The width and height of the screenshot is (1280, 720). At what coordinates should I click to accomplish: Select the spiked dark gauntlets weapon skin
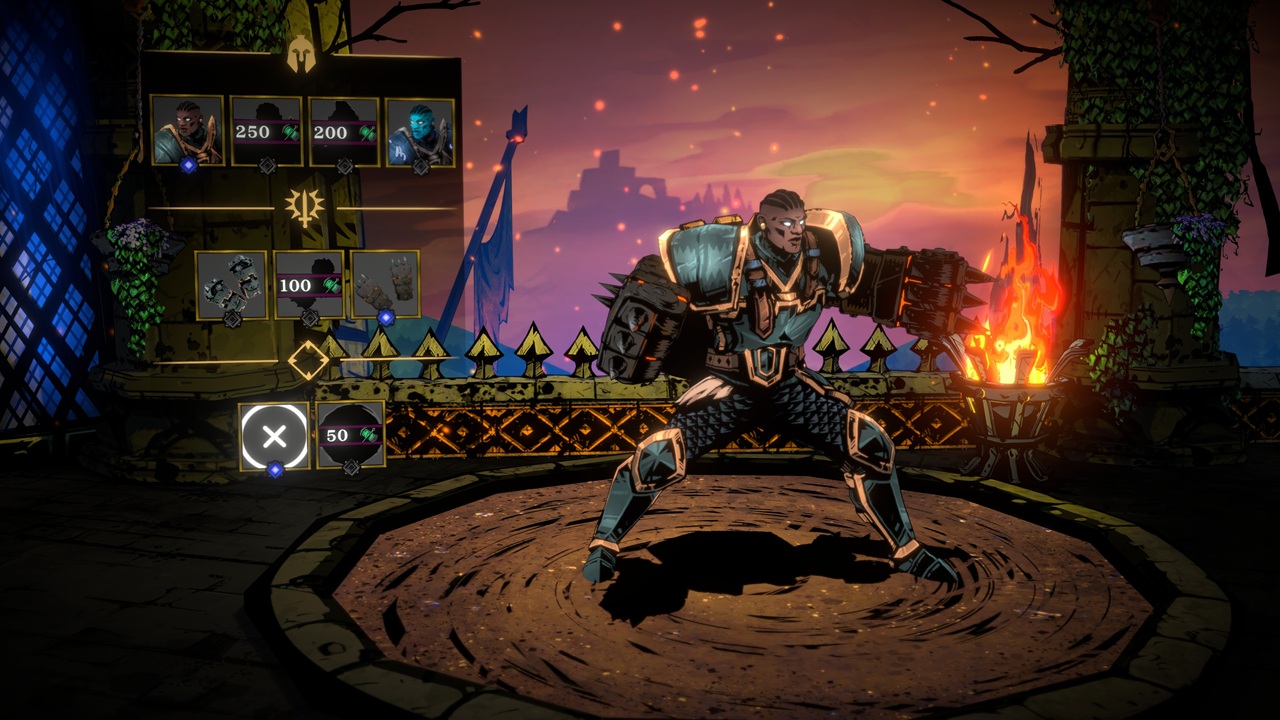tap(385, 285)
